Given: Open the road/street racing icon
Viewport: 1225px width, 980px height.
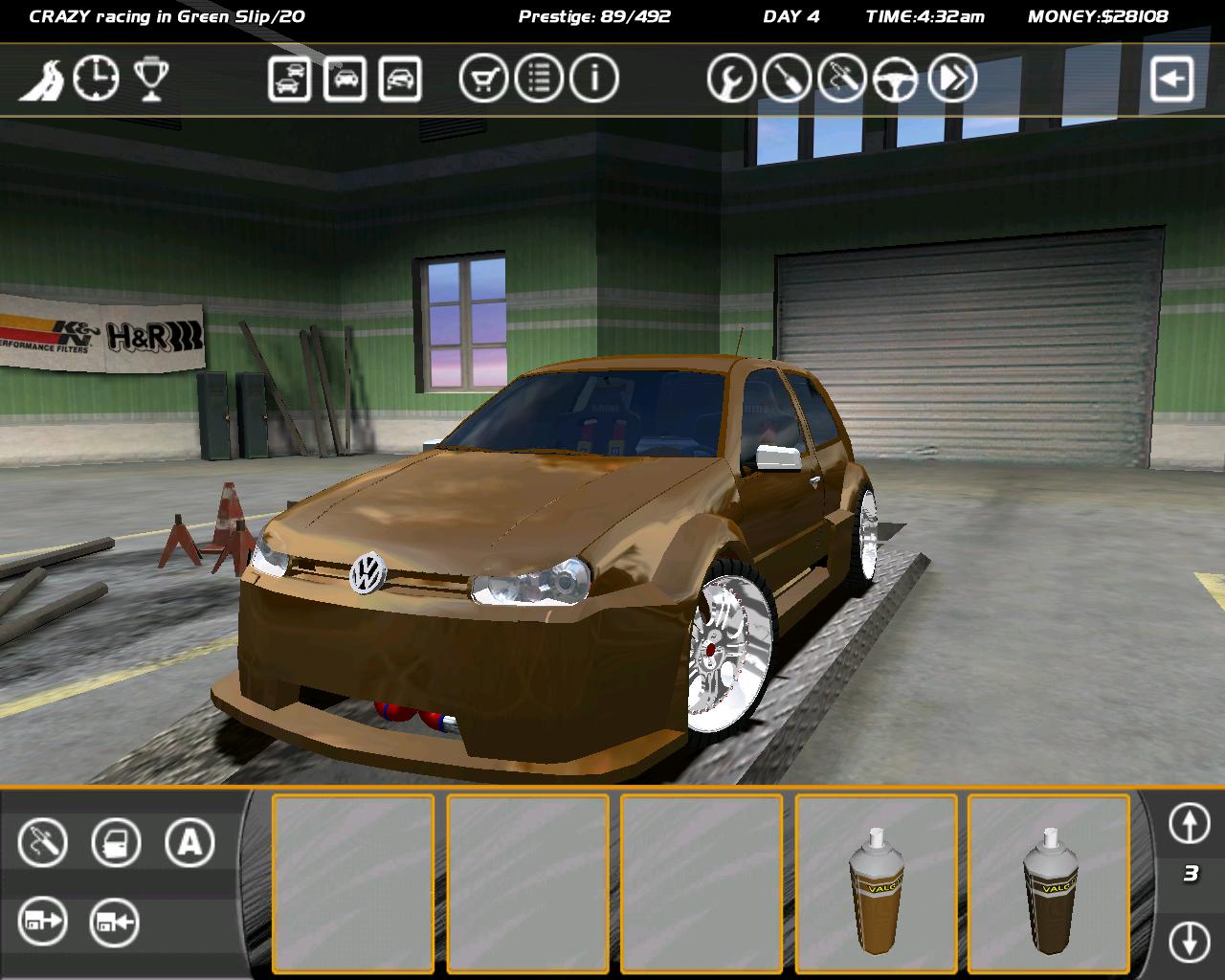Looking at the screenshot, I should point(42,78).
